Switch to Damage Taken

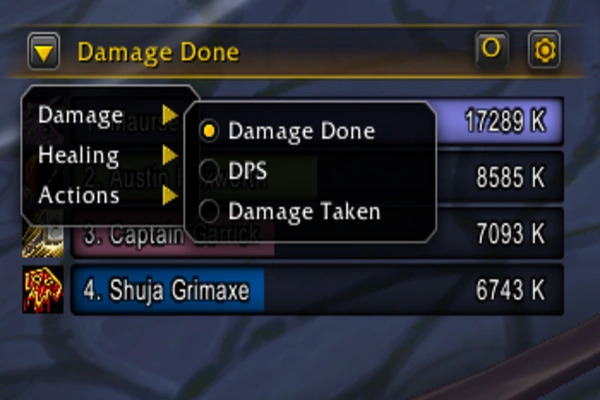[x=303, y=211]
